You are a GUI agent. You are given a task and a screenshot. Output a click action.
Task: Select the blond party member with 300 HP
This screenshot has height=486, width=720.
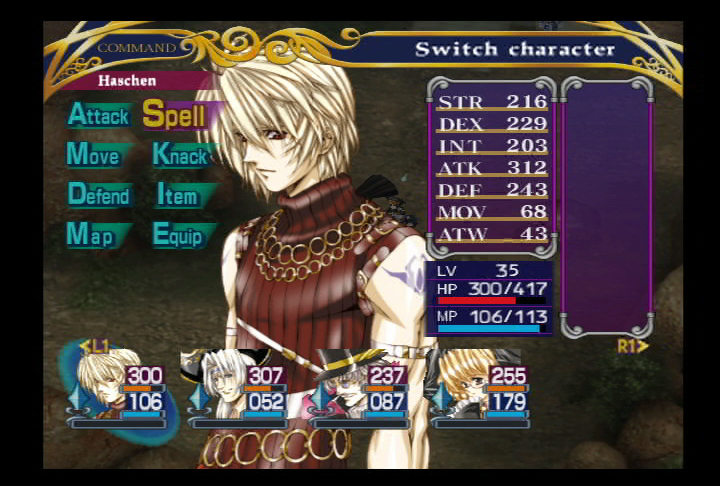click(118, 388)
